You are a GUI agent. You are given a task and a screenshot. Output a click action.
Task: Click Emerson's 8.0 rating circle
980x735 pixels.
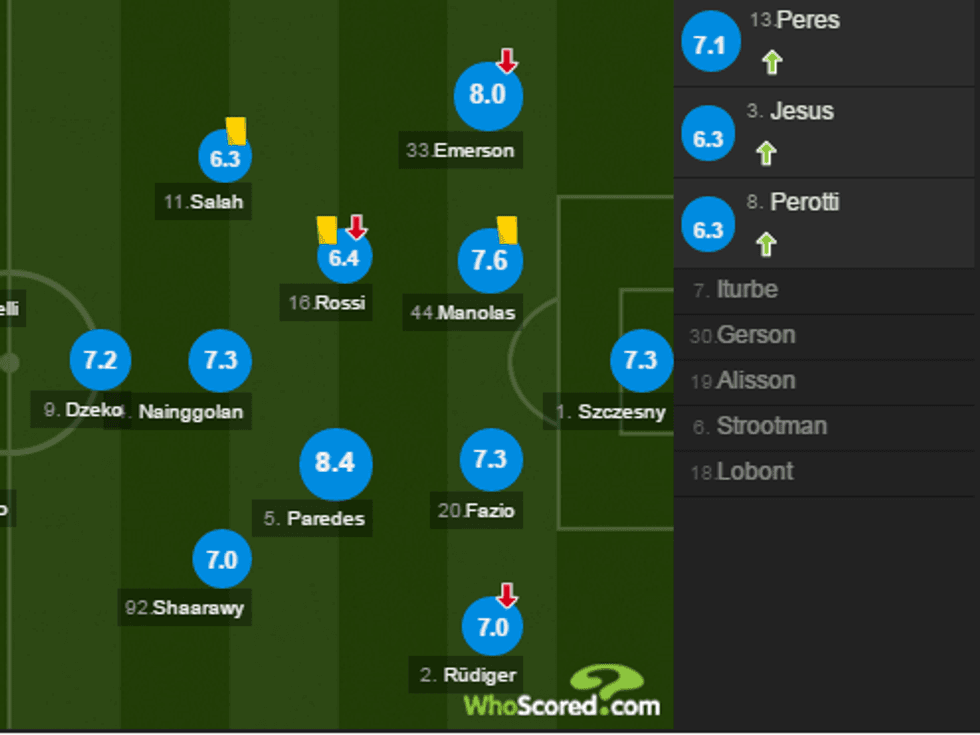[488, 96]
